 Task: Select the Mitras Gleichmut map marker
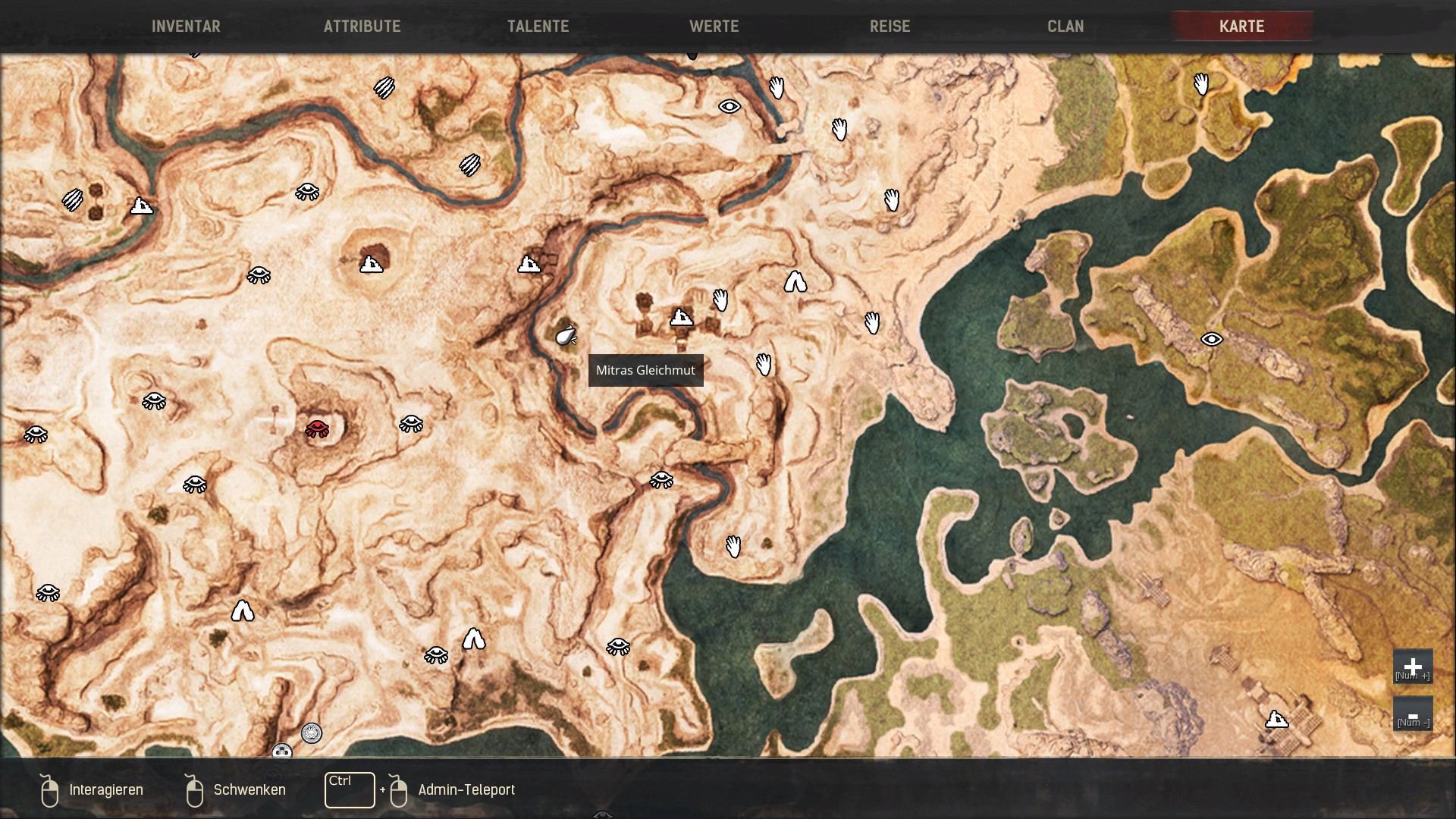pos(566,335)
